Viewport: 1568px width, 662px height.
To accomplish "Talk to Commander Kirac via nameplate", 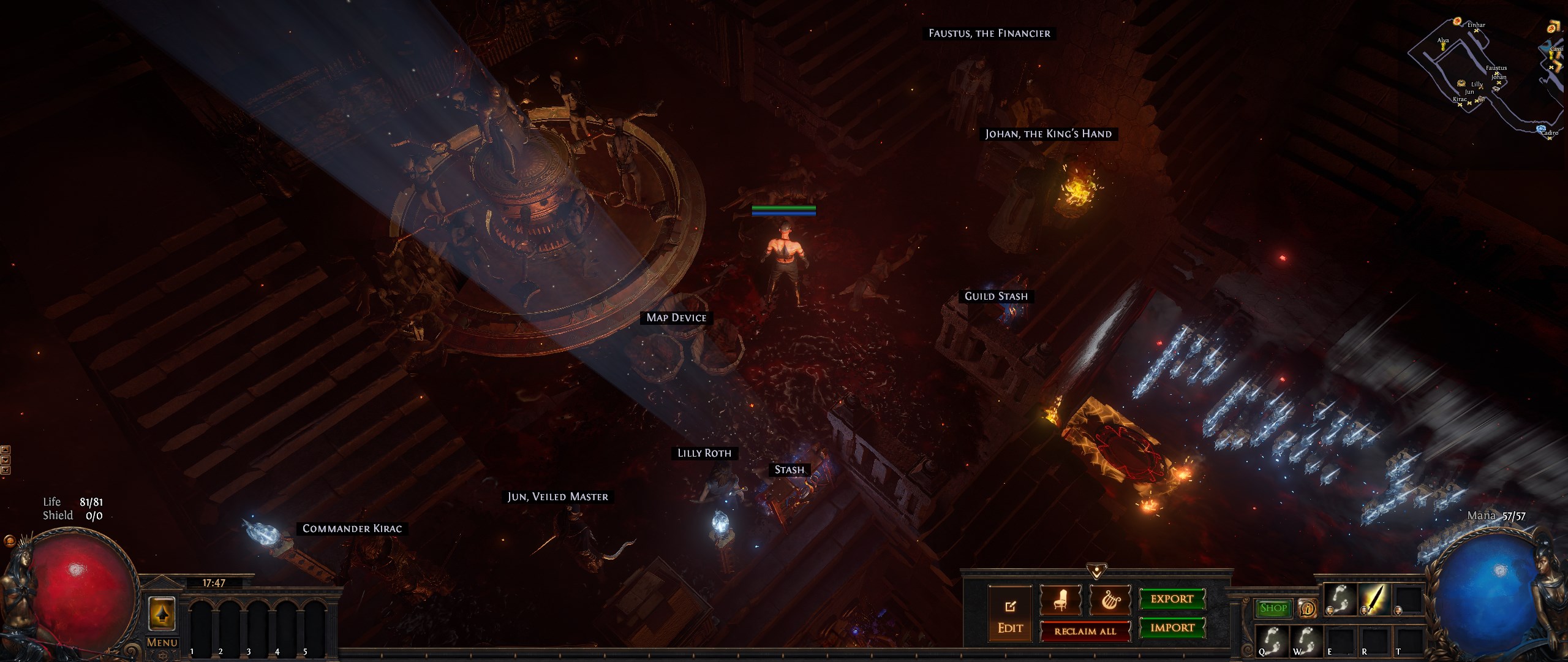I will click(352, 528).
